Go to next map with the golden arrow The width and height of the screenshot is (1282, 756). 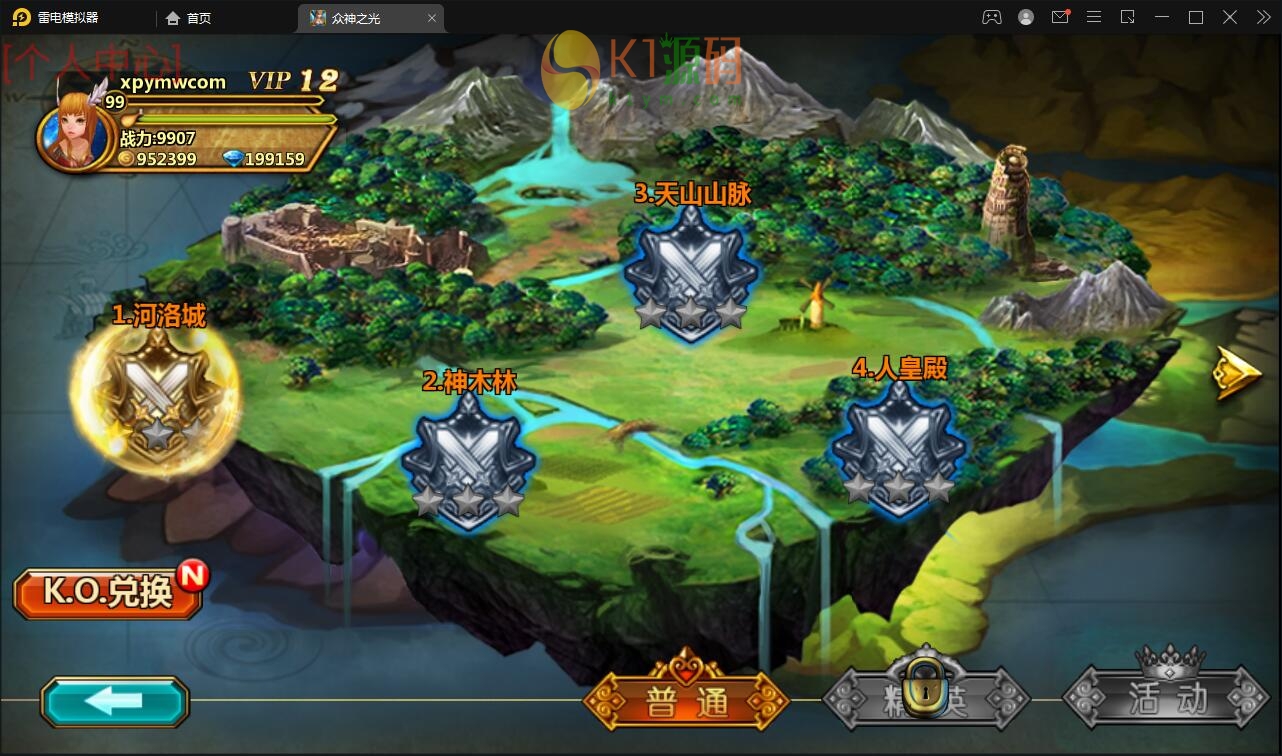pos(1236,374)
